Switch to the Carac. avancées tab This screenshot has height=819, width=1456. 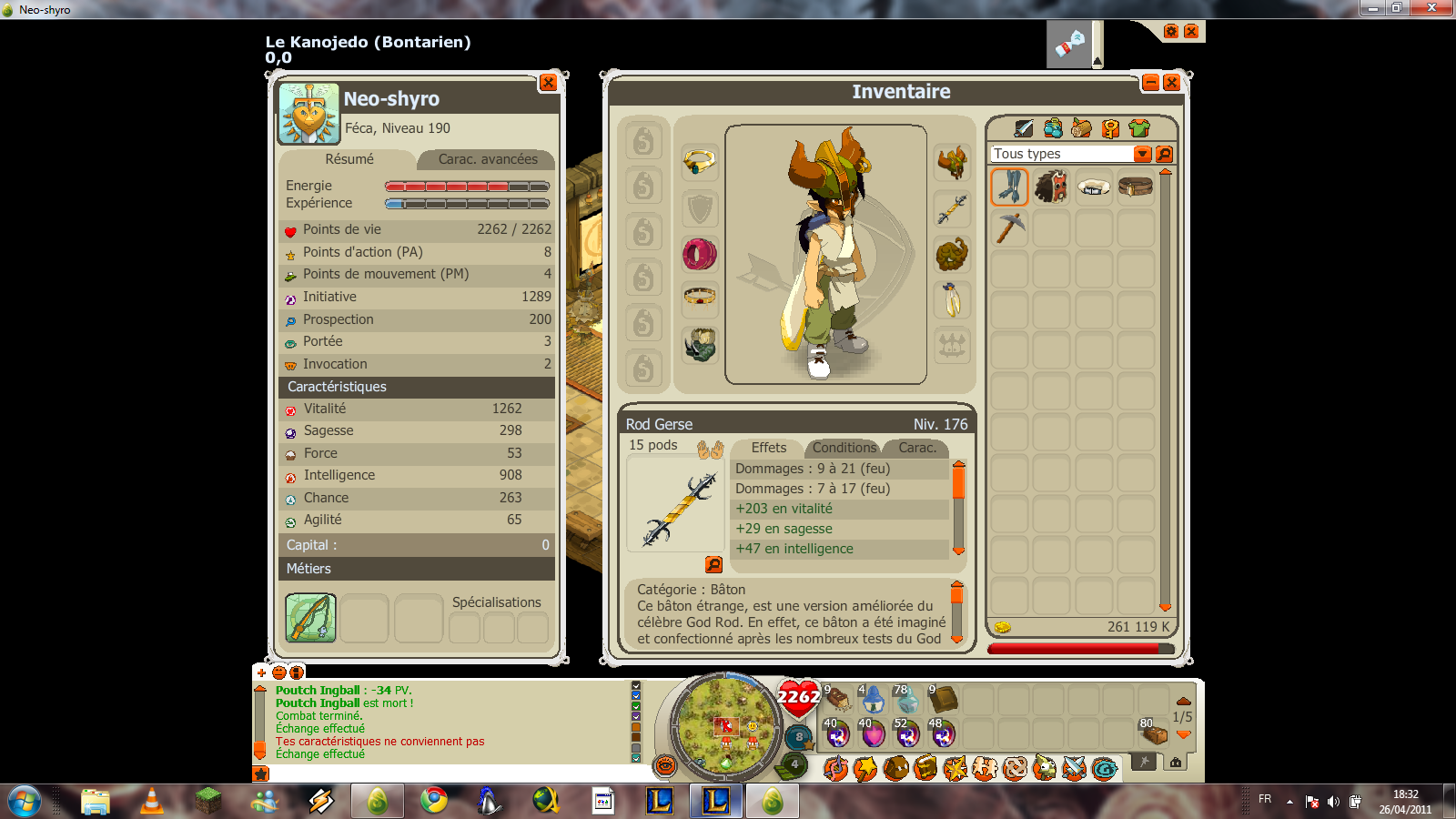click(x=487, y=159)
